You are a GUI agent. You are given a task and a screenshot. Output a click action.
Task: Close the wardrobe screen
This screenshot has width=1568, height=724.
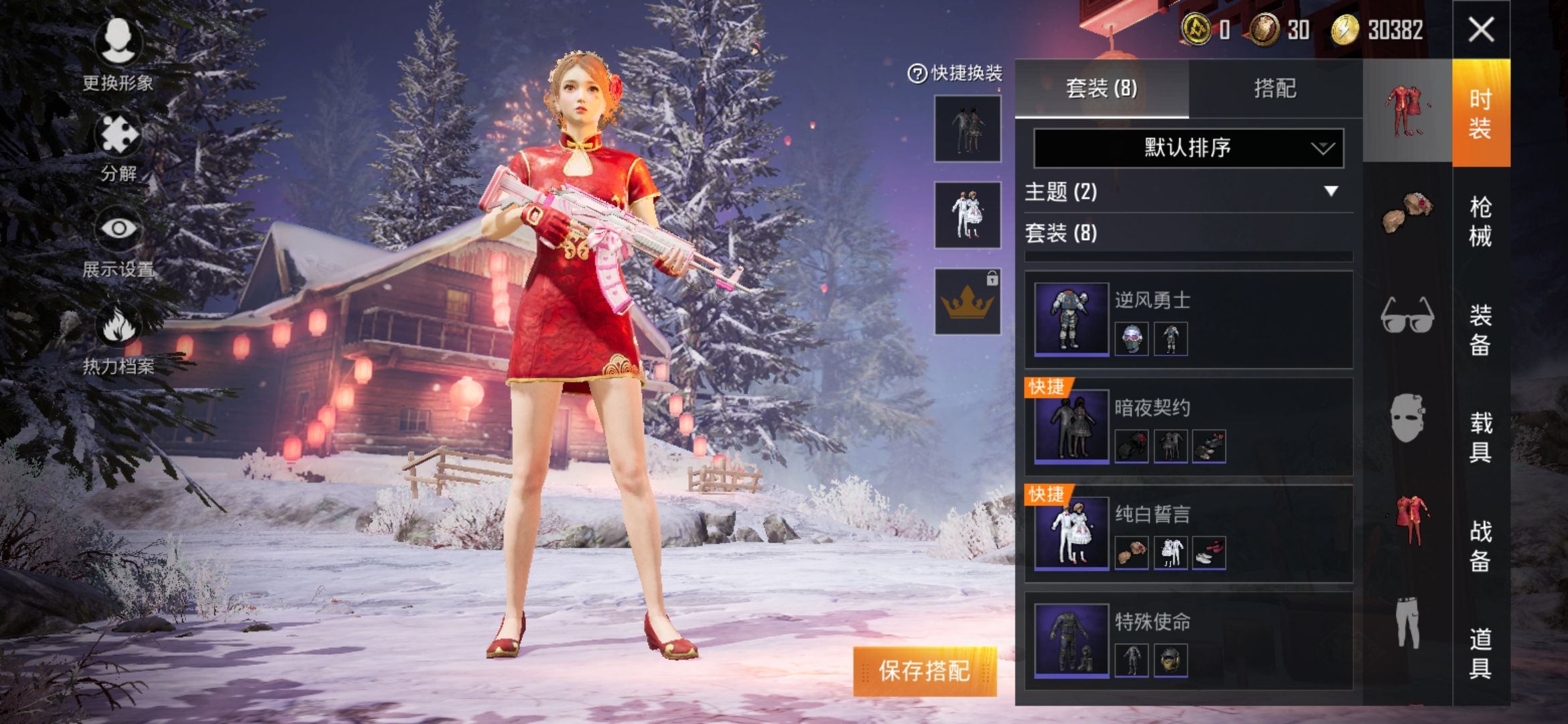(x=1481, y=29)
